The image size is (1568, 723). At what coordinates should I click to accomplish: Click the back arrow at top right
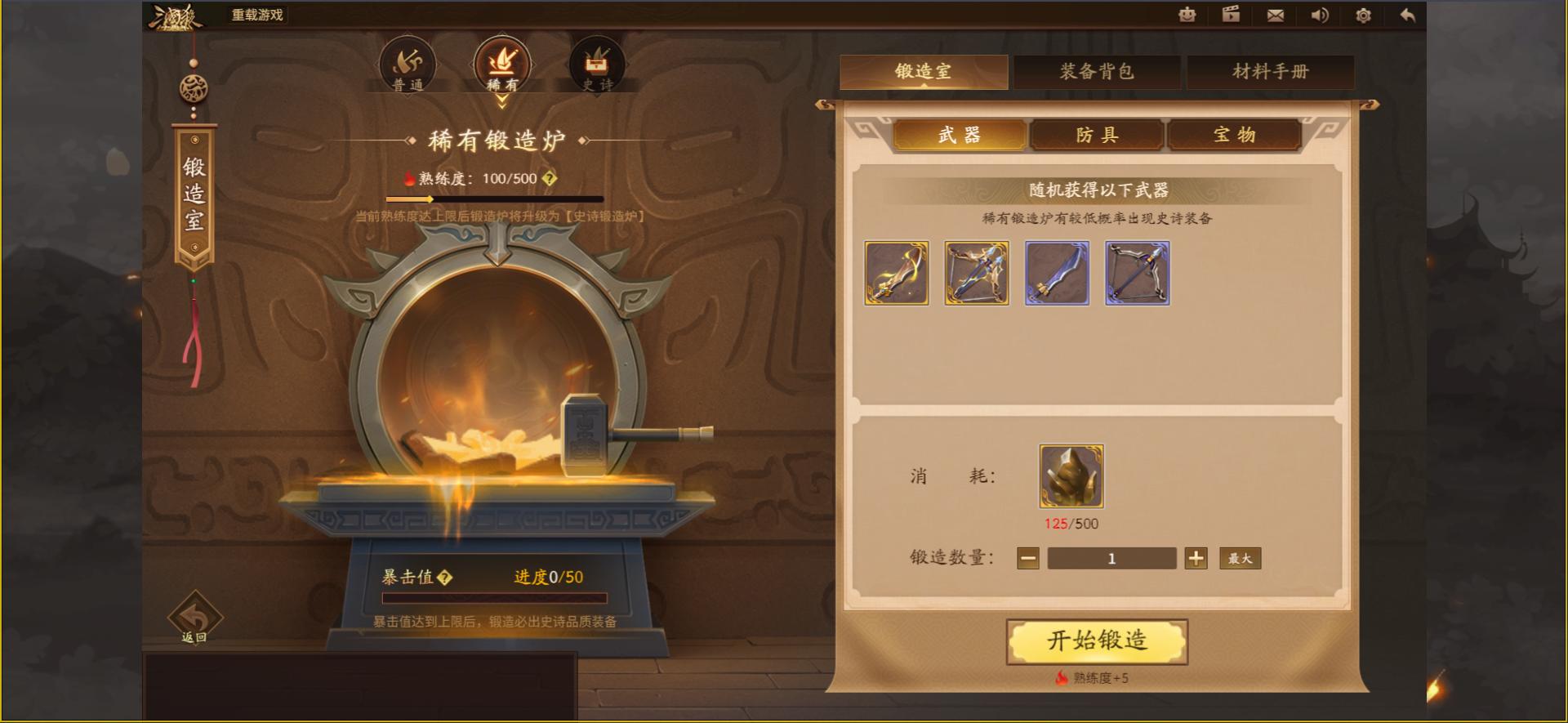tap(1406, 15)
